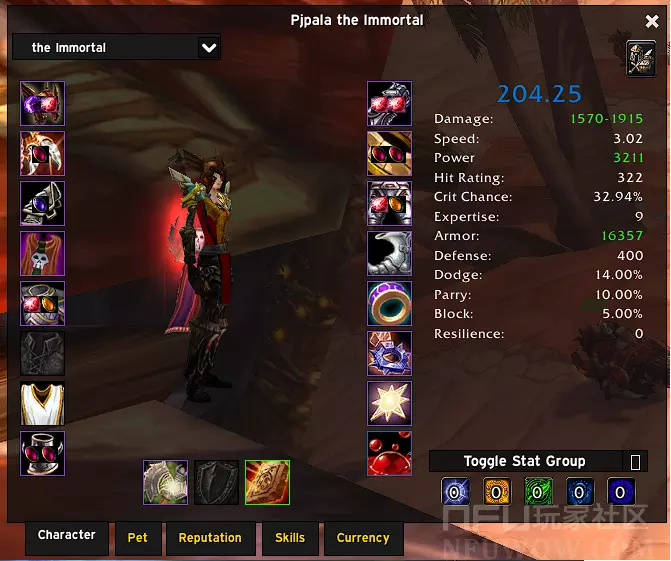View the Currency tab
The height and width of the screenshot is (561, 671).
363,537
